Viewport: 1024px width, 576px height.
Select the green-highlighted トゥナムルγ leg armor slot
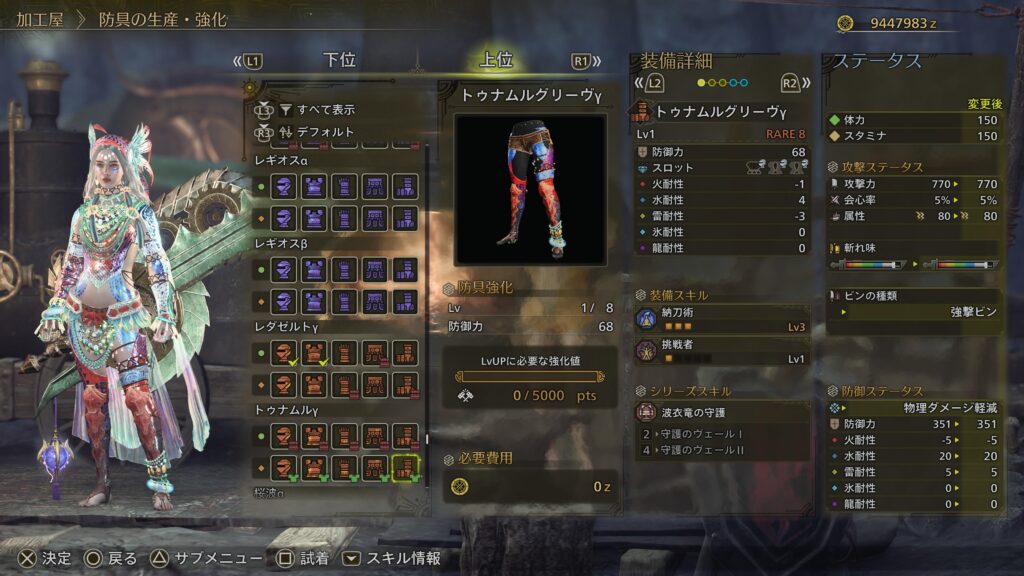click(405, 467)
